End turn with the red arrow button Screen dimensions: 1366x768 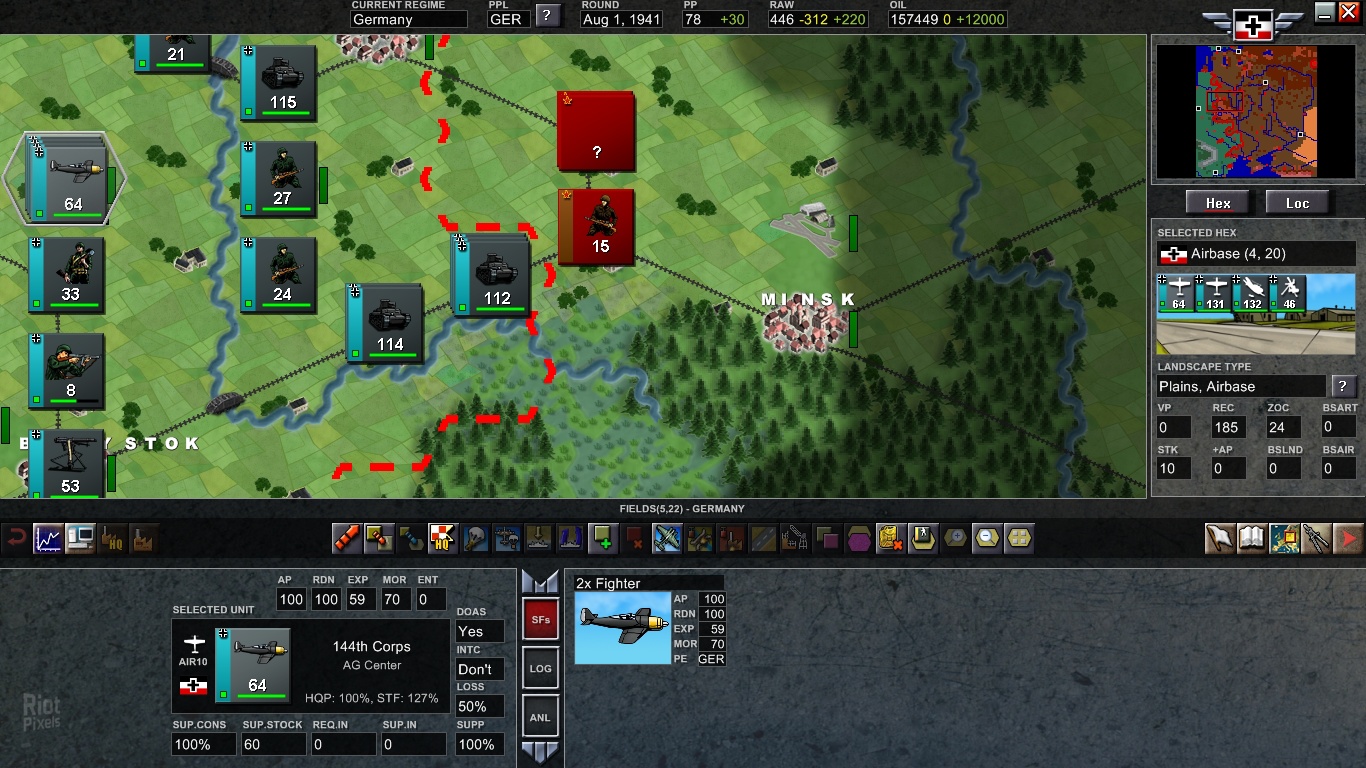click(1347, 539)
